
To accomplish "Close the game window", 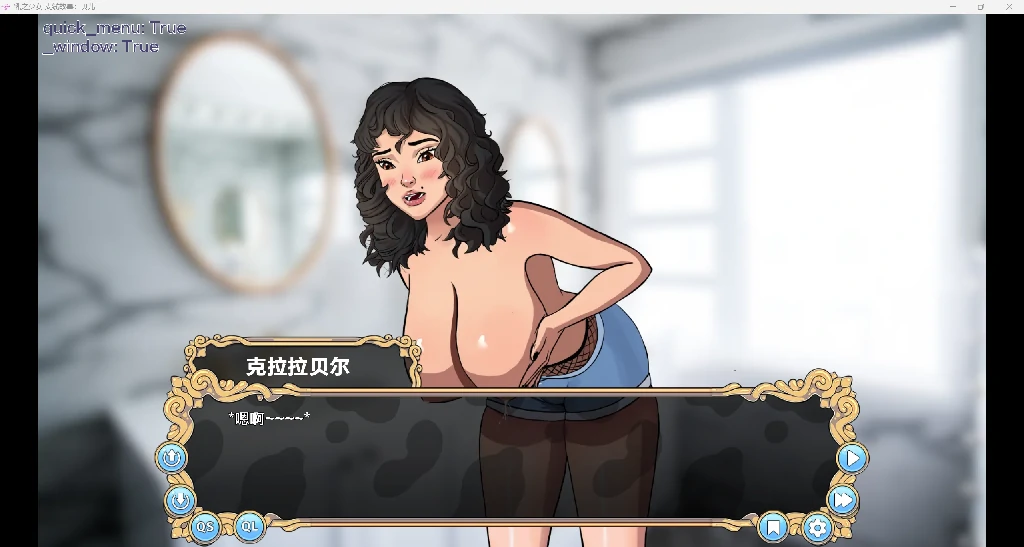I will (1009, 7).
